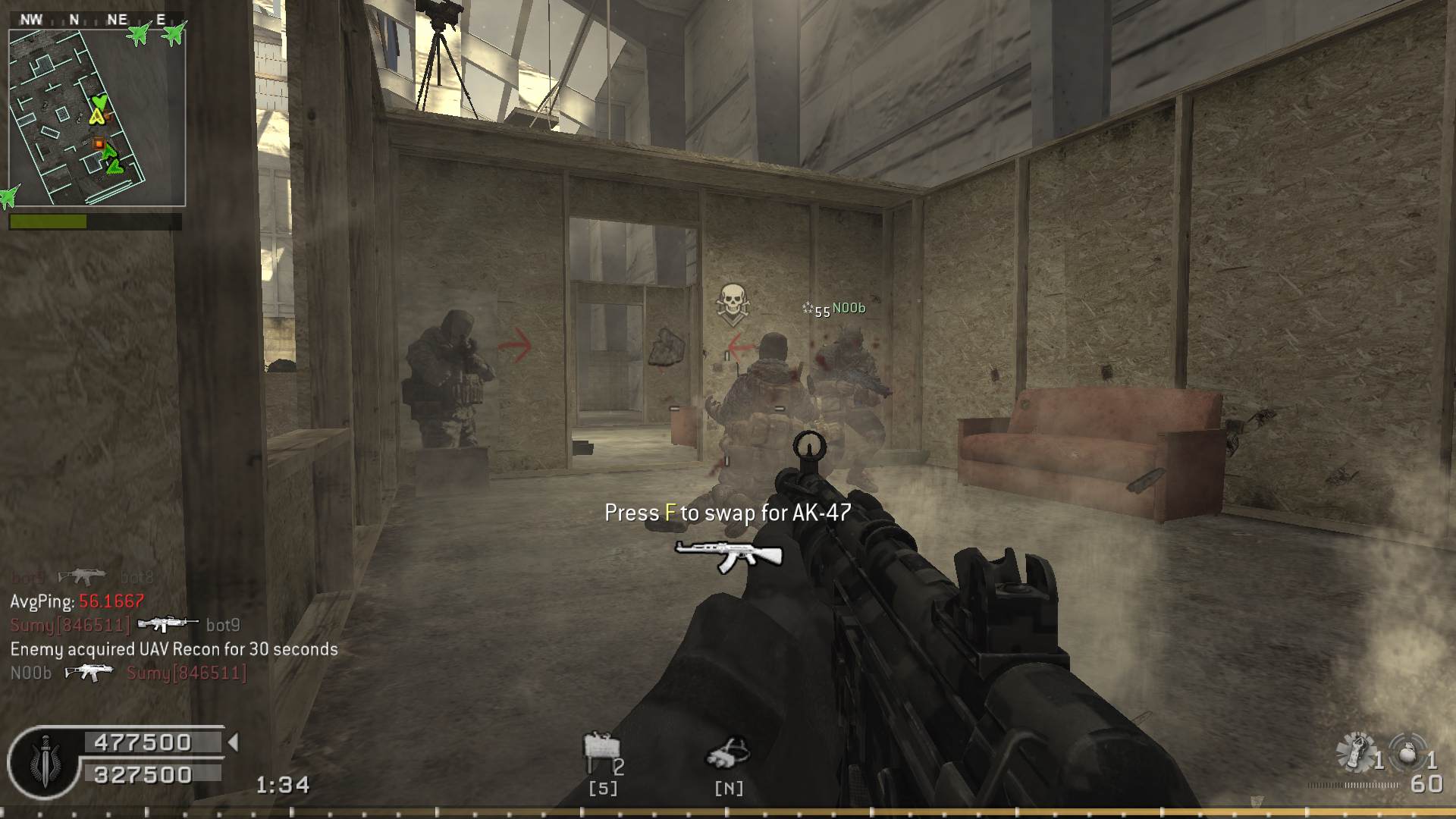Activate the night vision goggles icon

point(728,753)
